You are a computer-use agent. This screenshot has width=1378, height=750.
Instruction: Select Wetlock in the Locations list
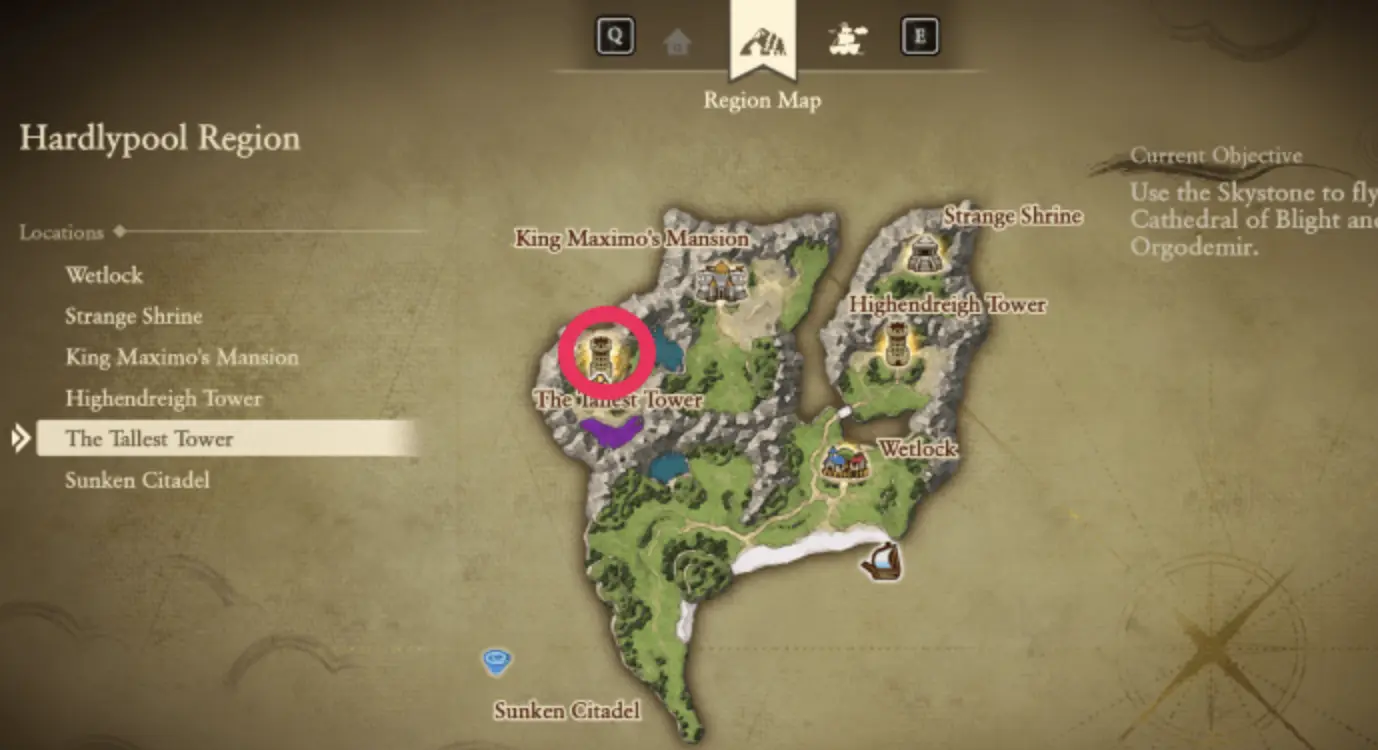click(104, 275)
